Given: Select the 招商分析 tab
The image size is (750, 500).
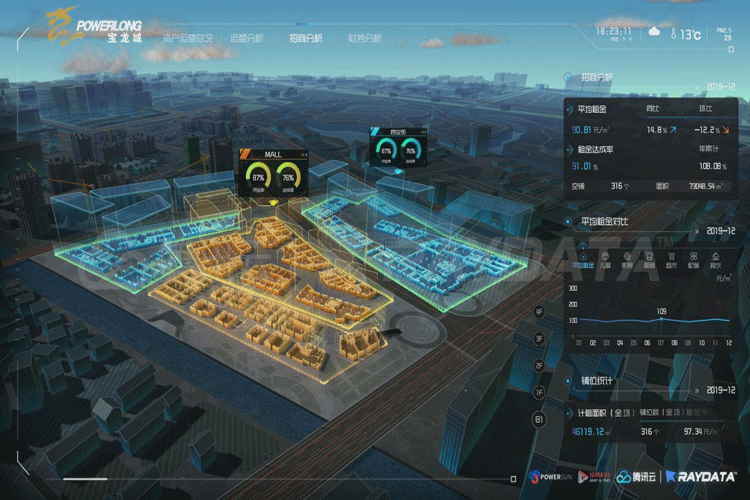Looking at the screenshot, I should coord(306,38).
